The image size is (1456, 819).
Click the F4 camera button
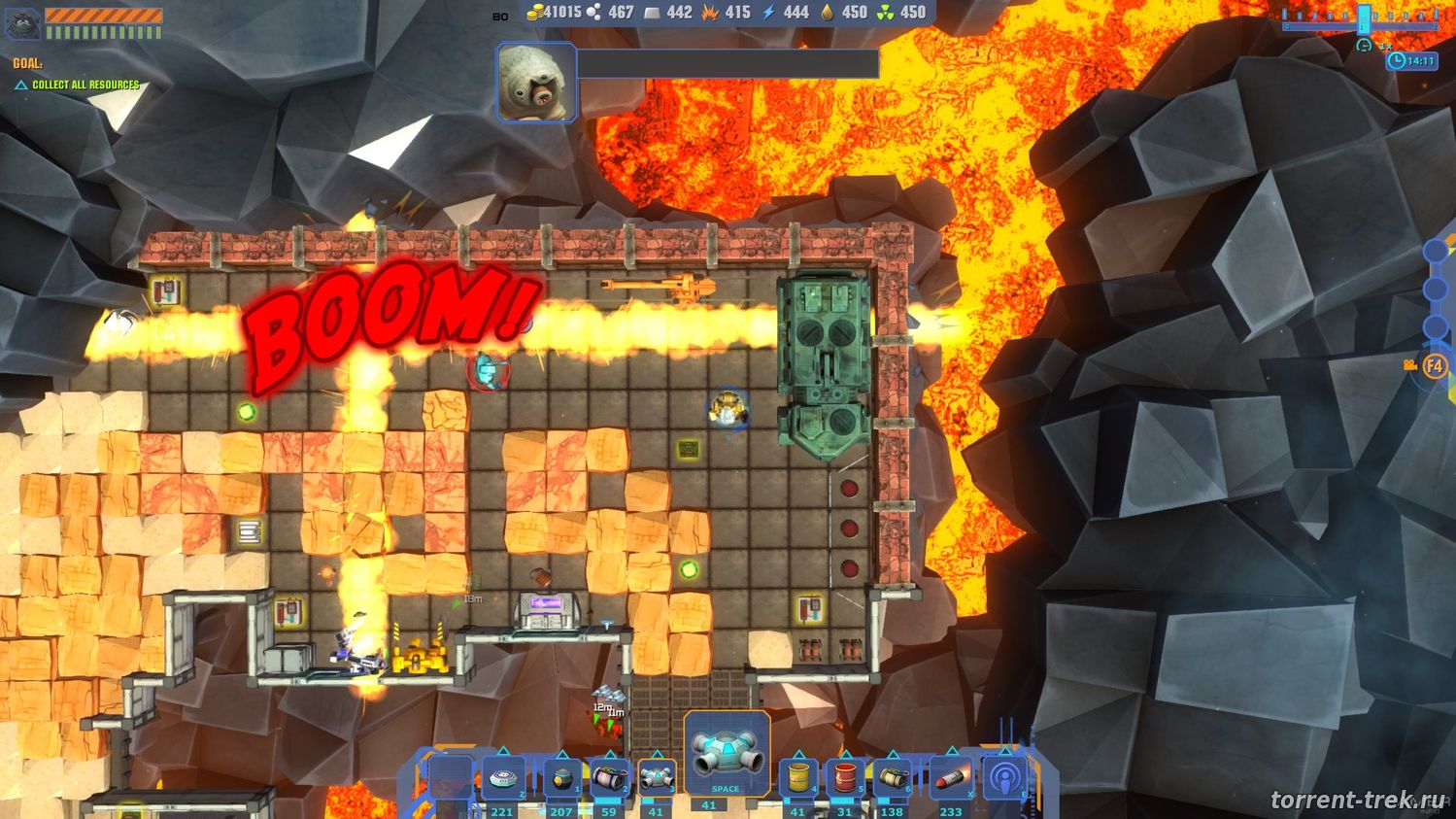coord(1435,366)
